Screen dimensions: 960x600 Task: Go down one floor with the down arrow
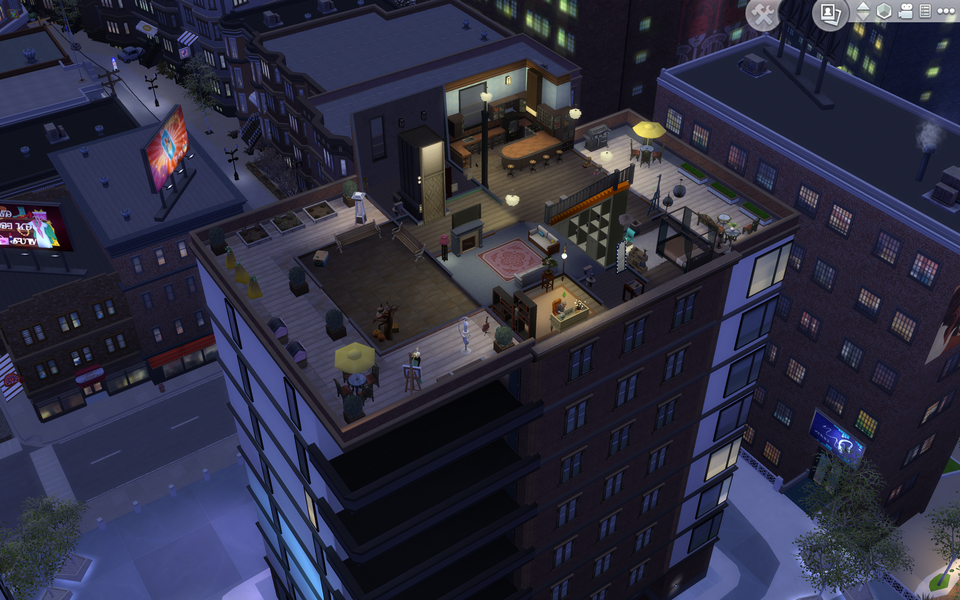(863, 17)
